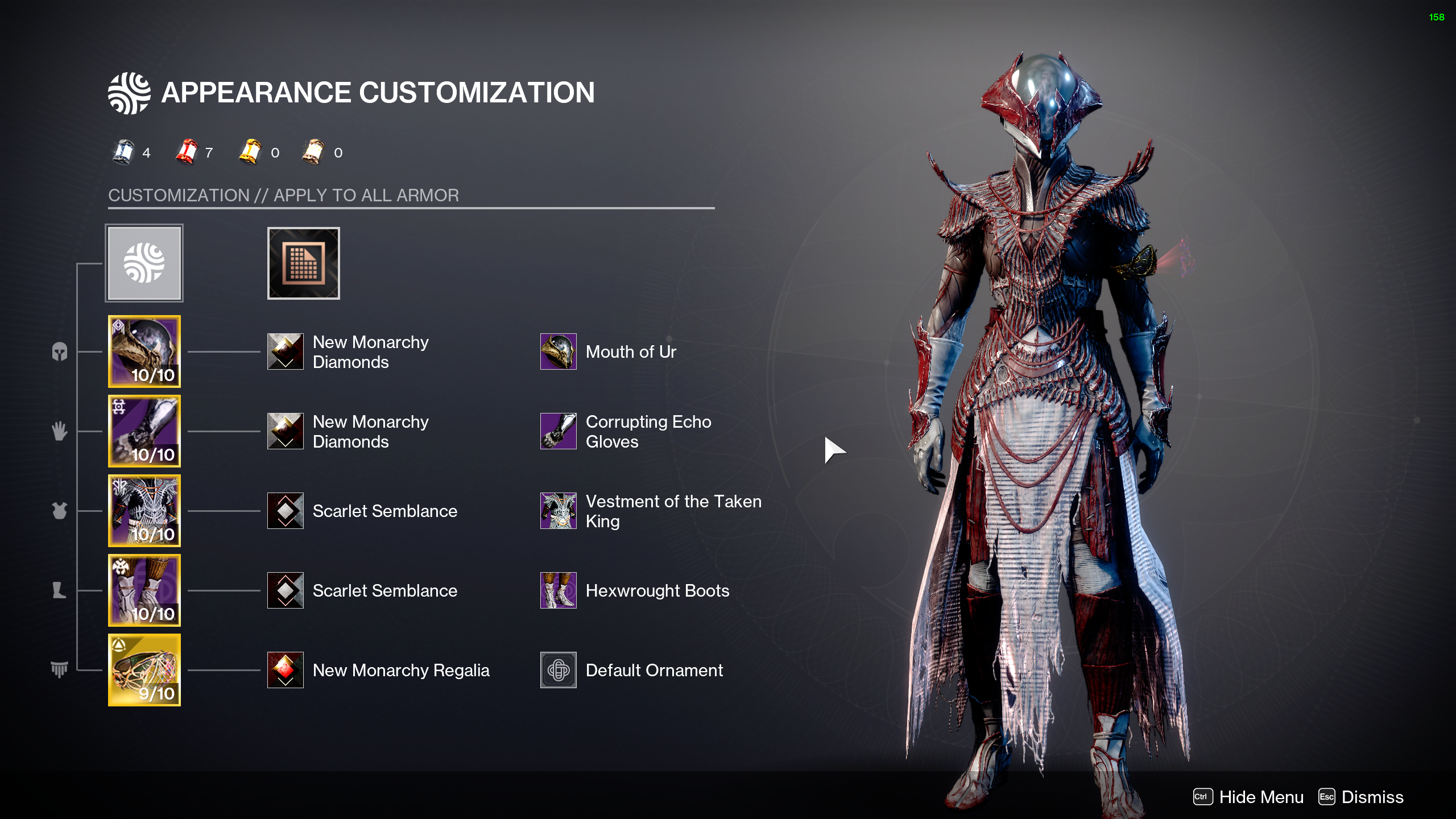Select the gauntlets appearance slot
This screenshot has height=819, width=1456.
coord(144,431)
